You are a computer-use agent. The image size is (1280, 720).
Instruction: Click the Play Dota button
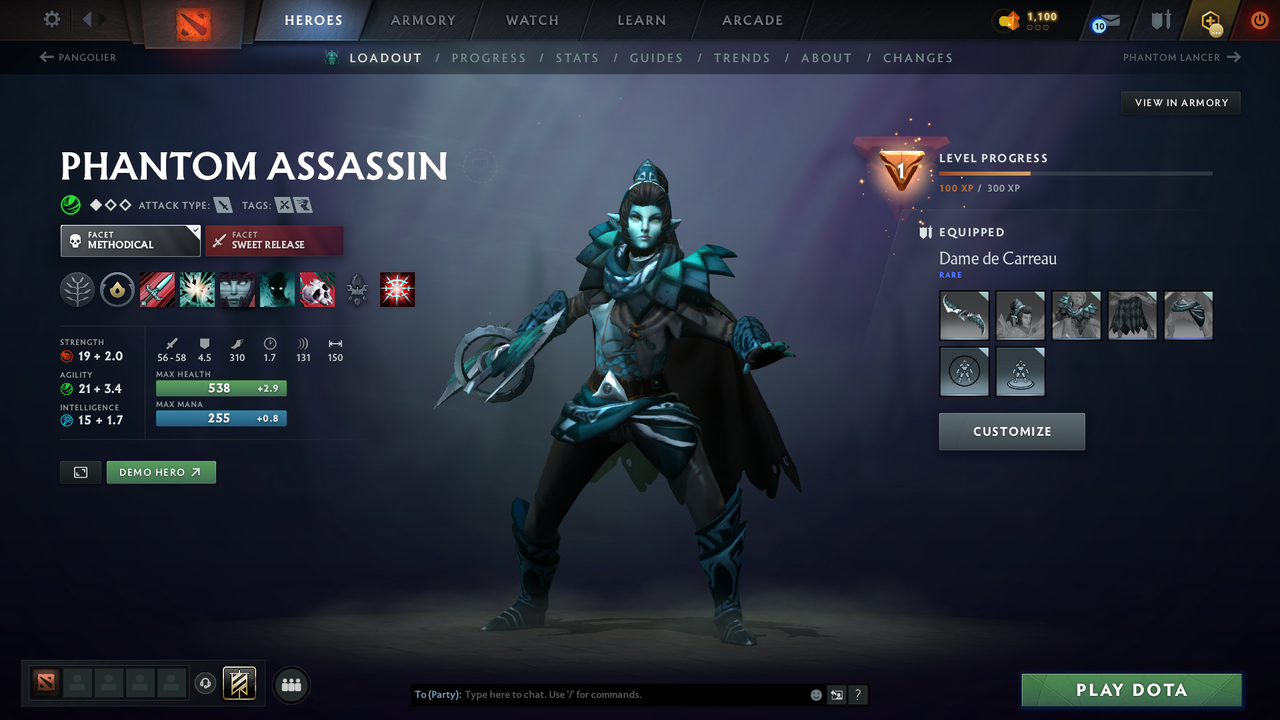click(1131, 689)
